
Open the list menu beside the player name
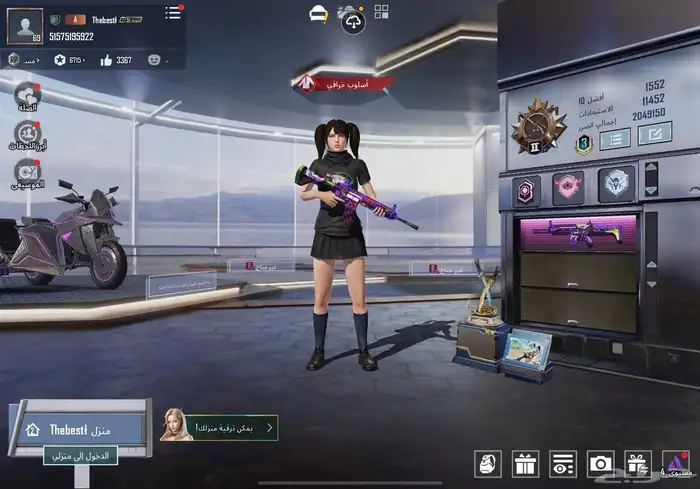click(x=173, y=12)
